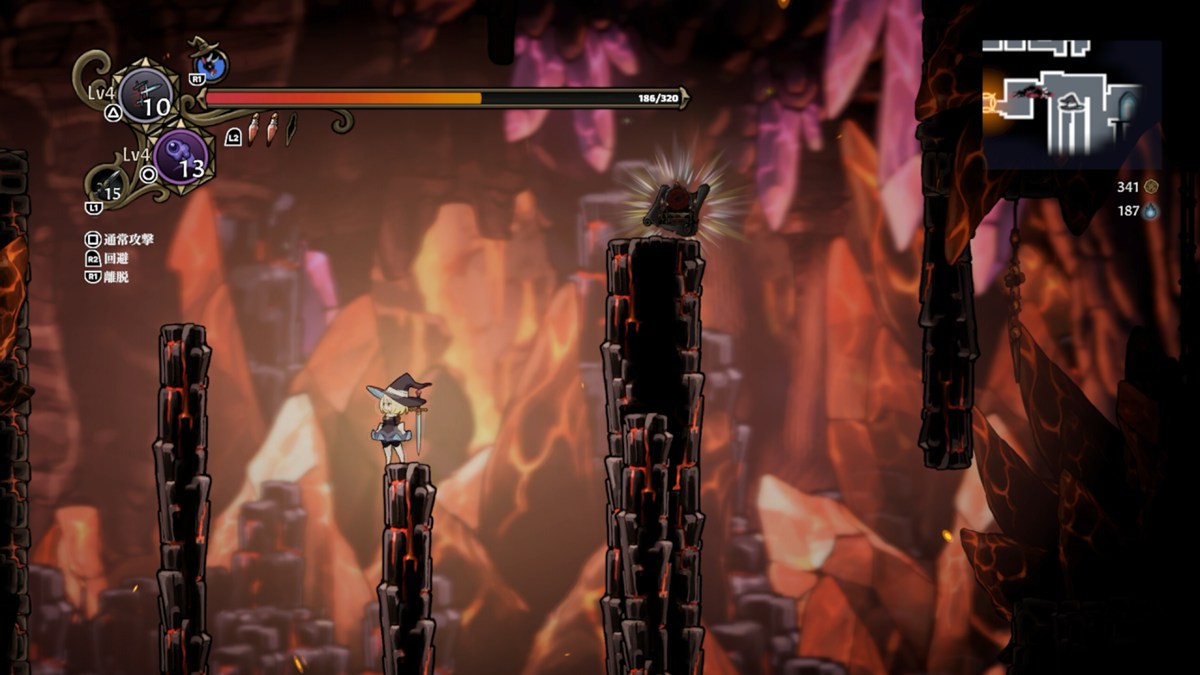This screenshot has width=1200, height=675.
Task: Select the sword skill icon showing 10
Action: pos(146,96)
